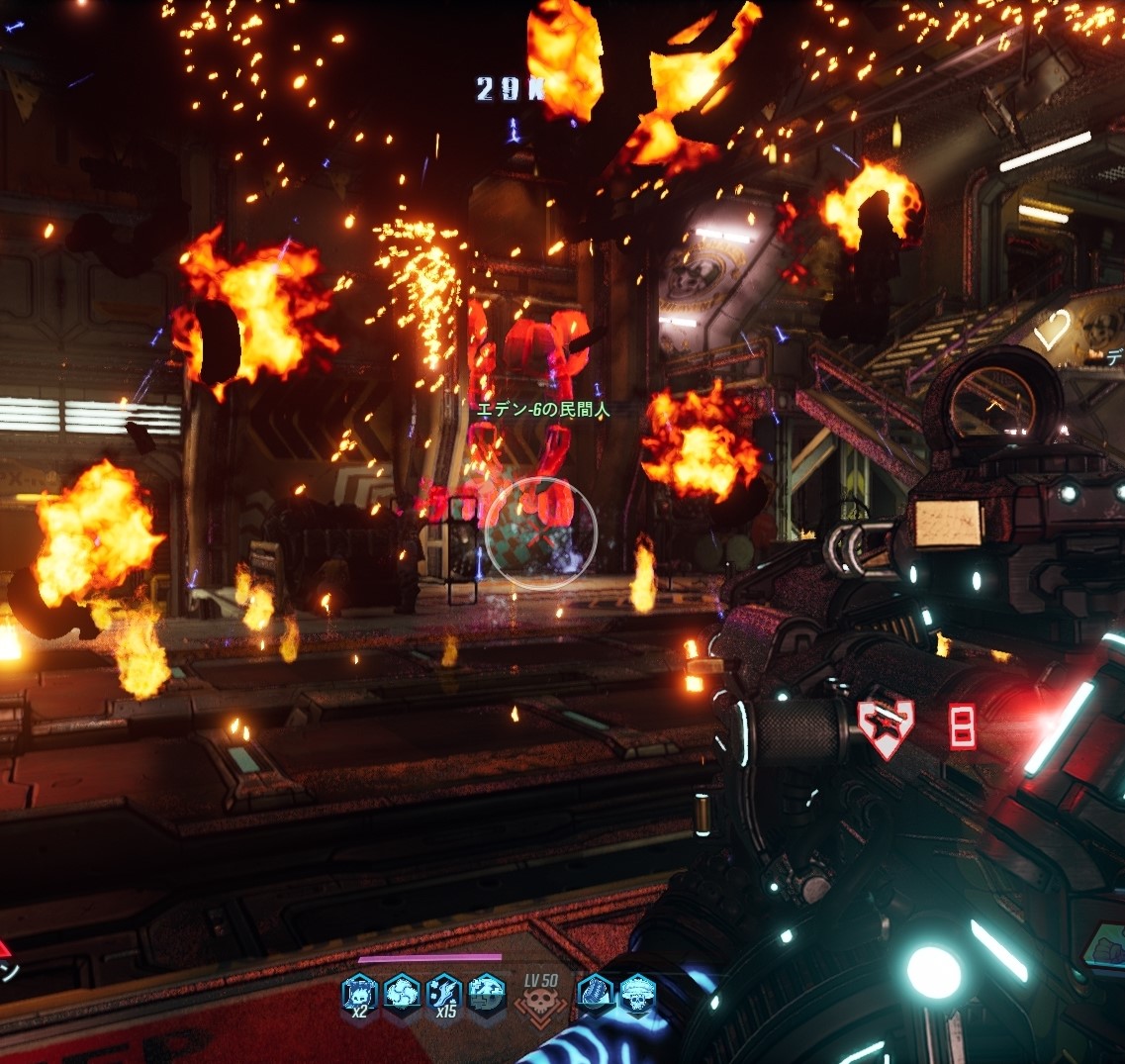Select the armored fist buff icon
Screen dimensions: 1125x1064
[x=595, y=993]
